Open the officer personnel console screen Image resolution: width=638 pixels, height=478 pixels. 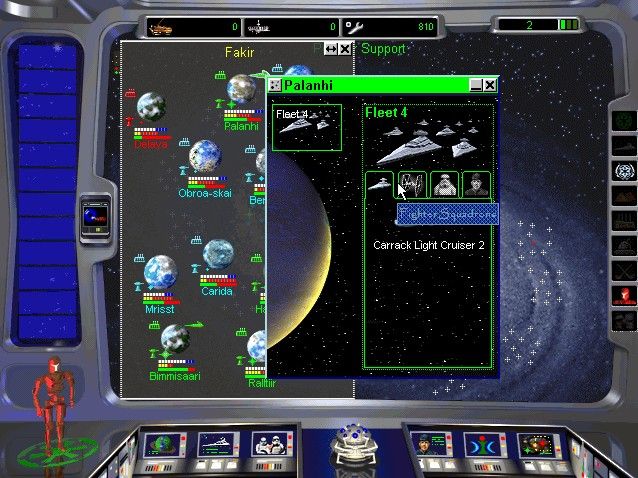tap(427, 443)
